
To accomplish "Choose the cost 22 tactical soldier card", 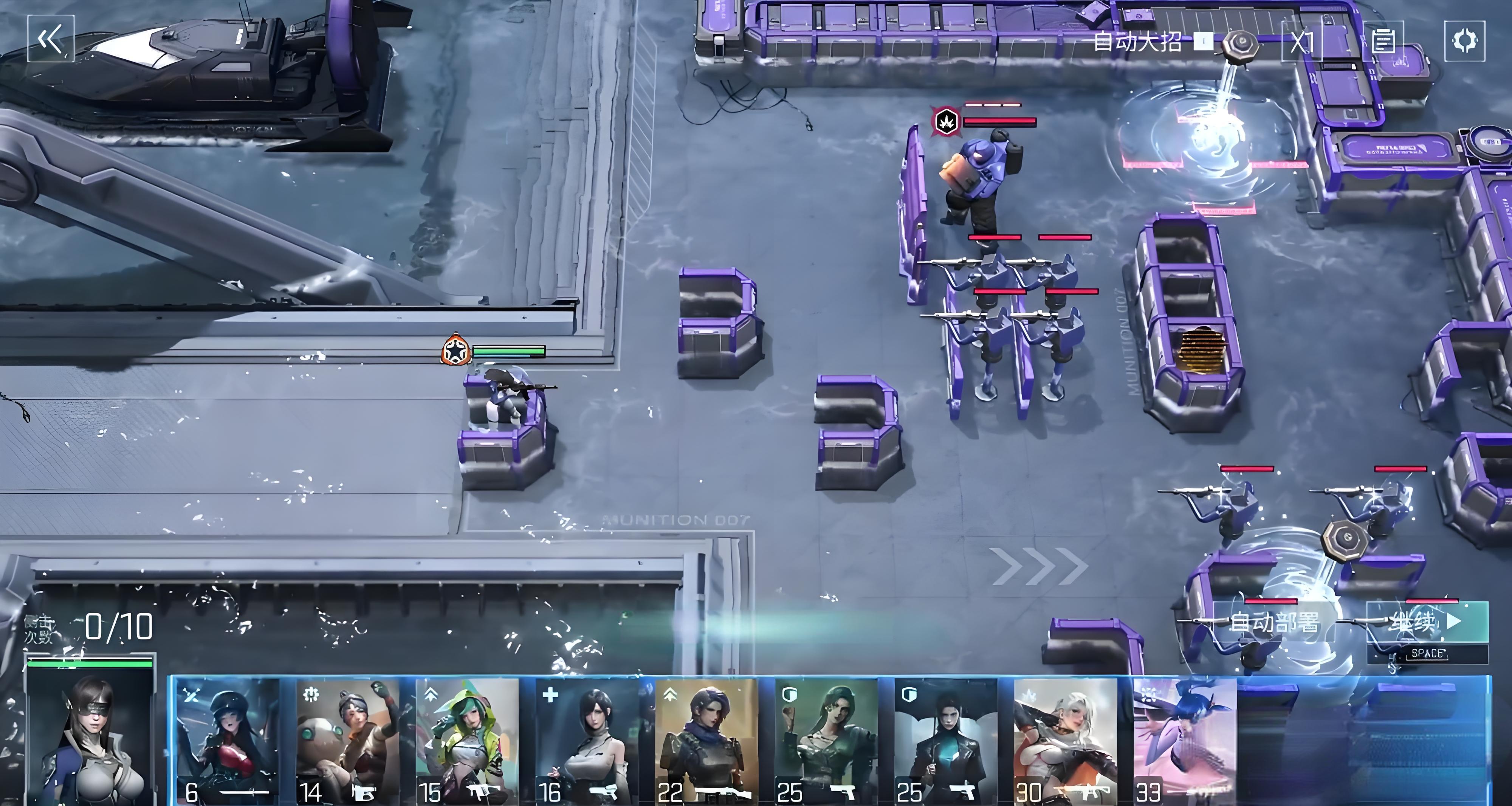I will (707, 741).
